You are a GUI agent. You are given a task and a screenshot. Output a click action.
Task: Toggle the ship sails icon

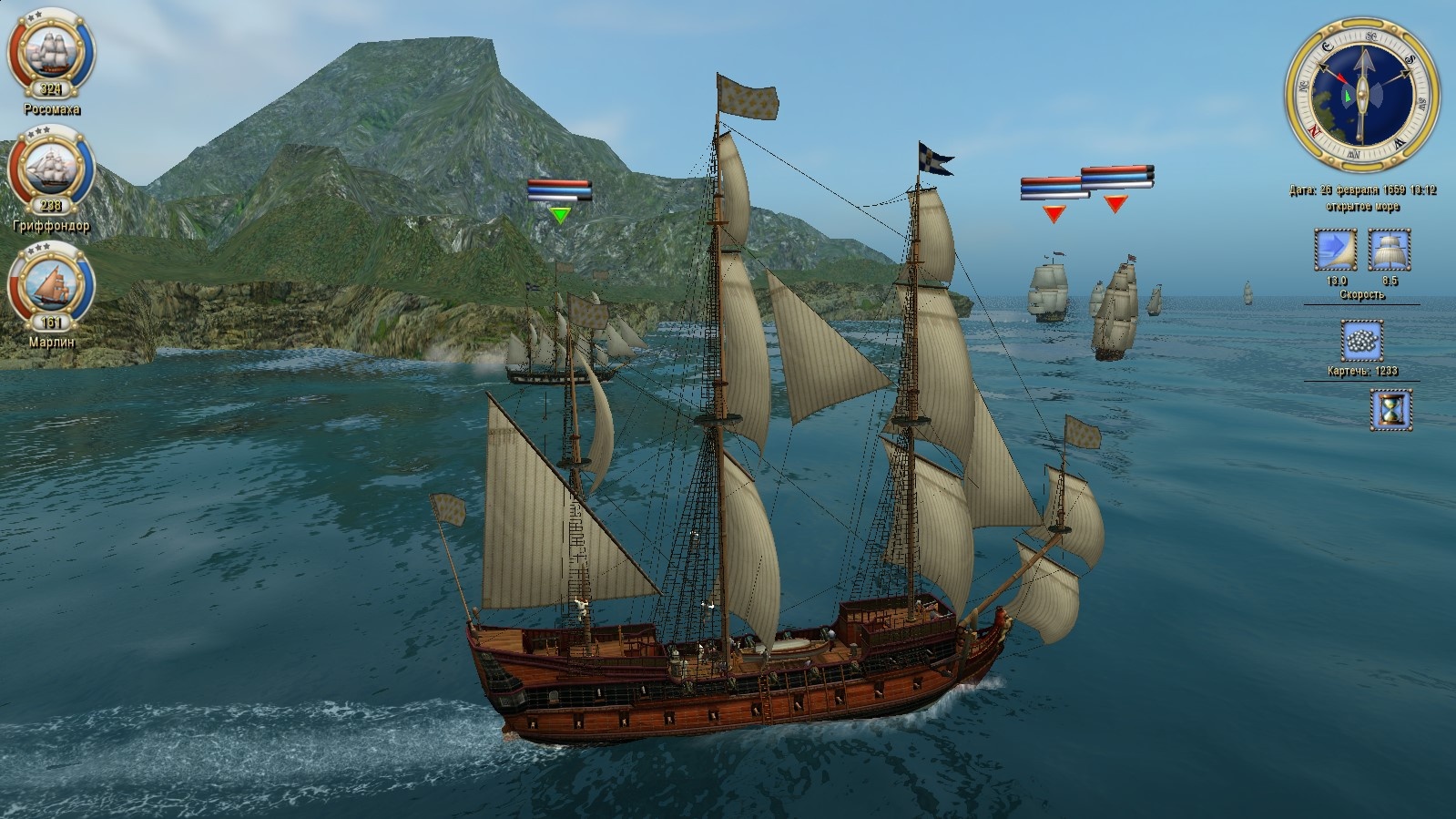click(x=1390, y=250)
